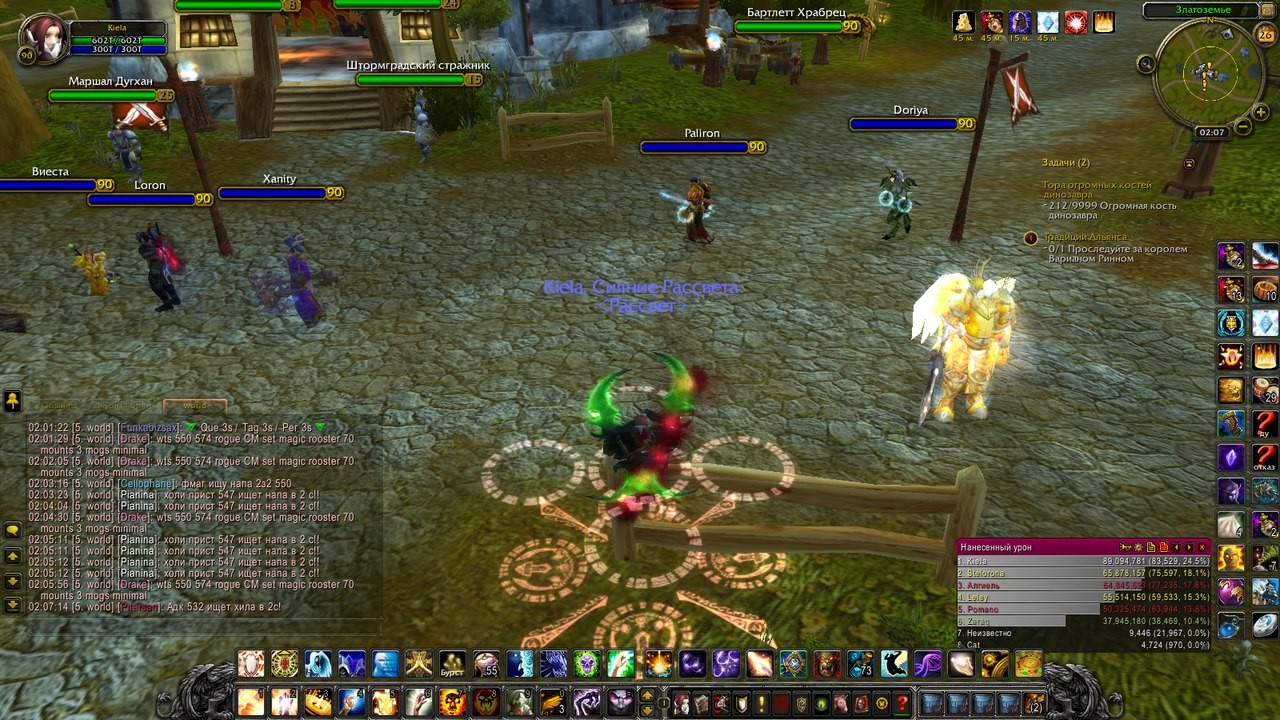Close the damage meter window
Screen dimensions: 1280x720
coord(1202,547)
